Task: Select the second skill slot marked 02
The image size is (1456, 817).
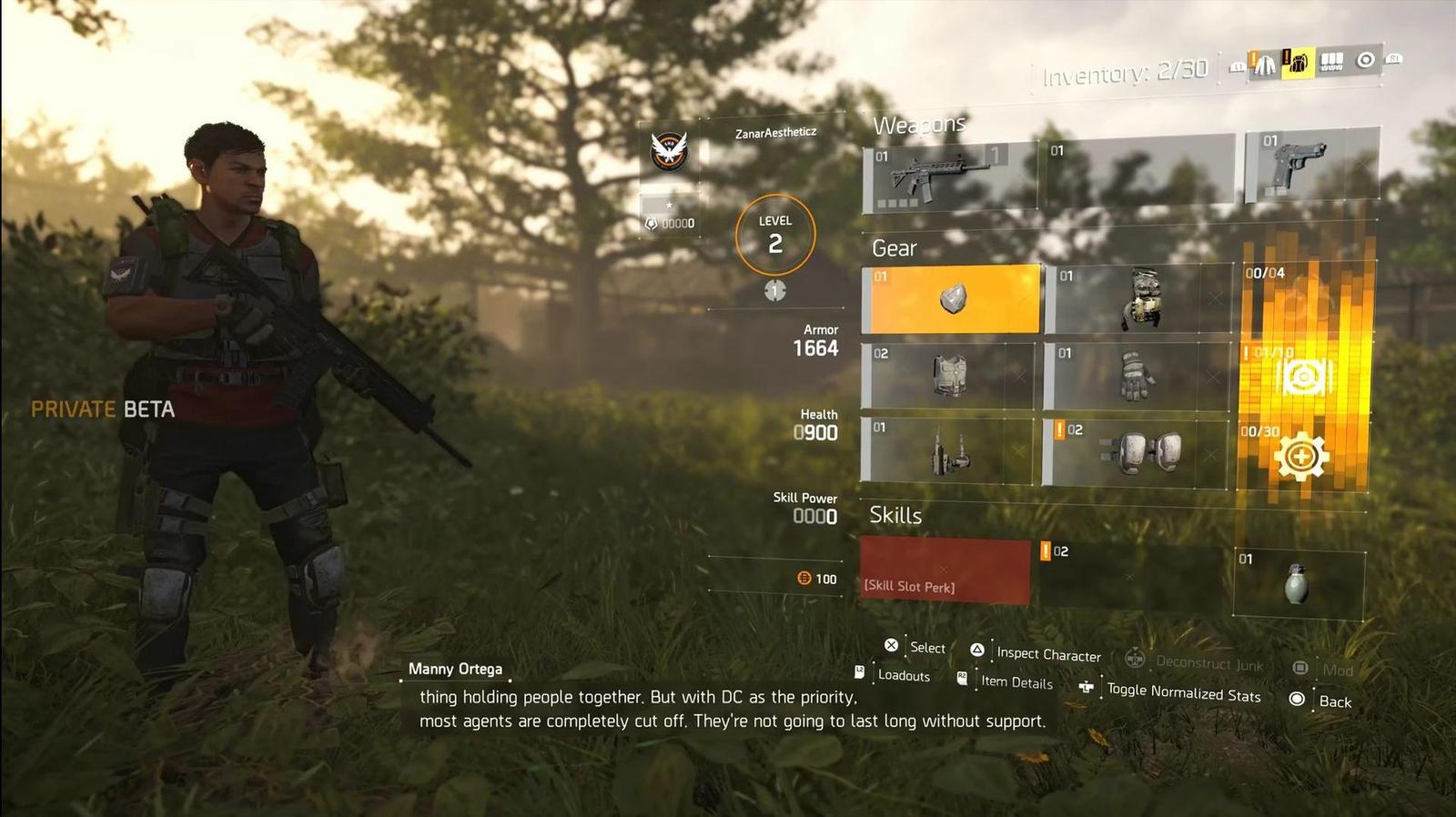Action: tap(1130, 574)
